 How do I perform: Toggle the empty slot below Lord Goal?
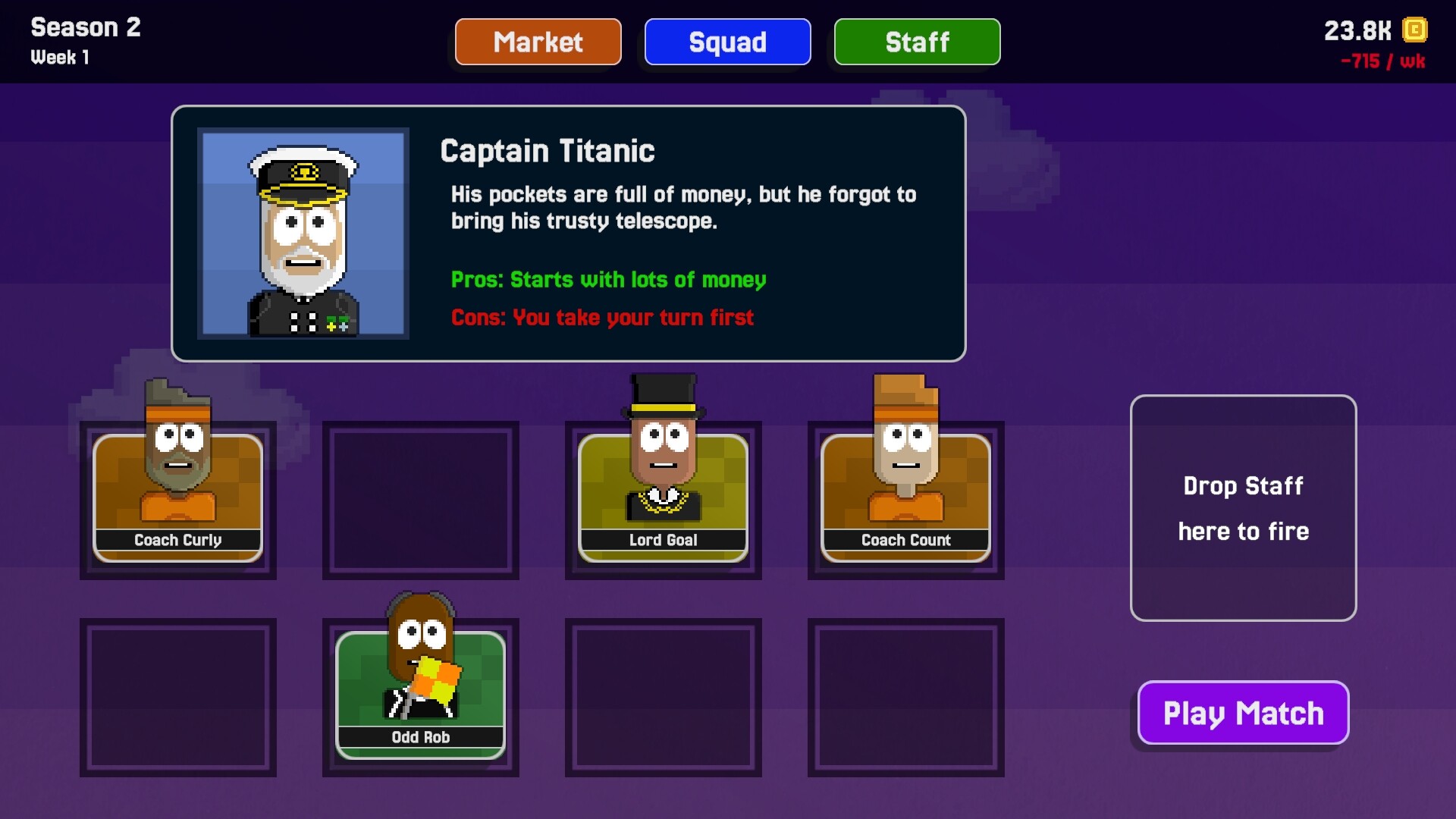(662, 696)
